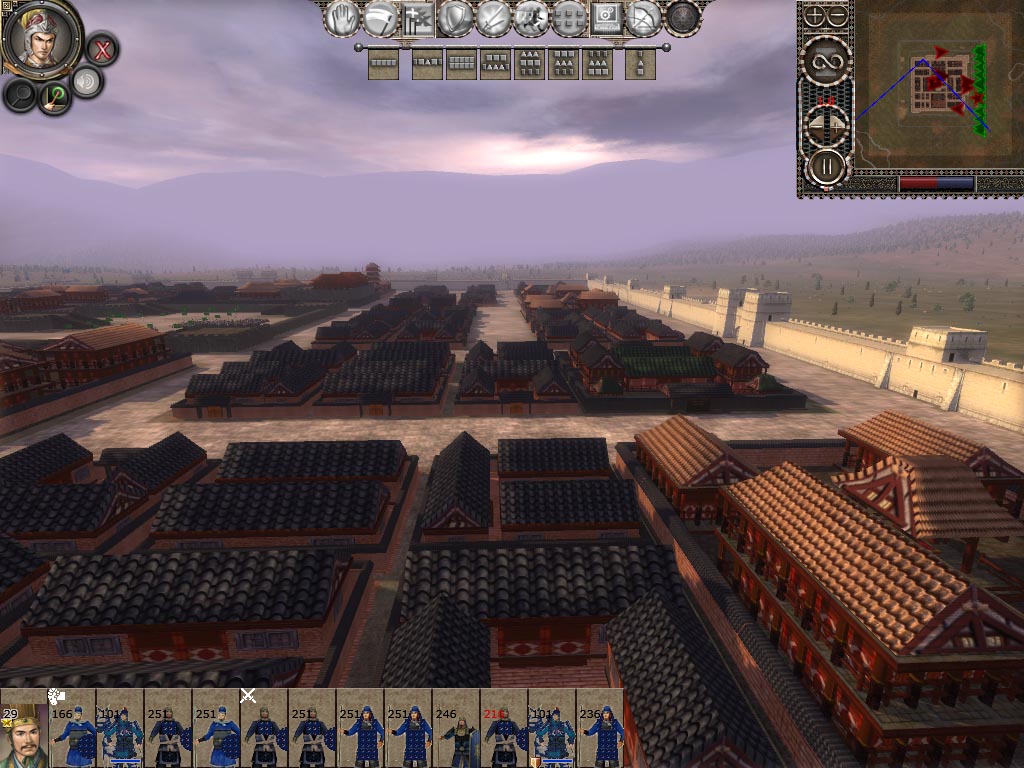Zoom in the minimap with plus button
Screen dimensions: 1024x768
click(815, 17)
